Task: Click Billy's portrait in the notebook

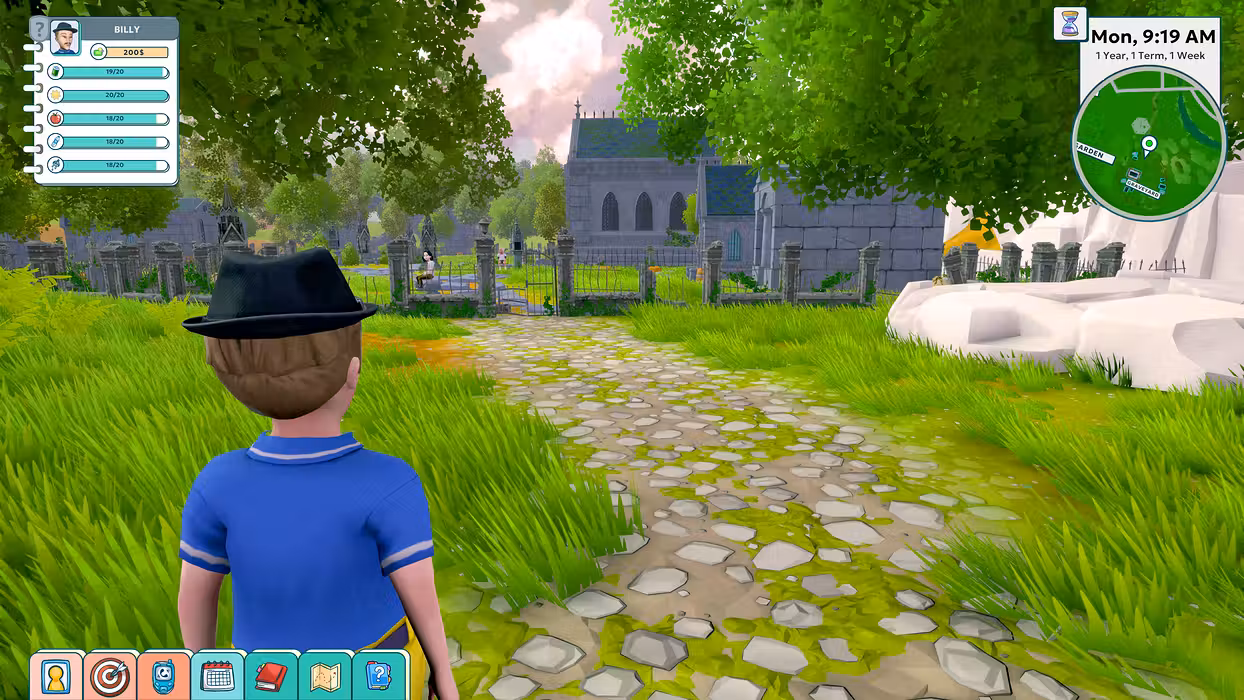Action: [65, 37]
